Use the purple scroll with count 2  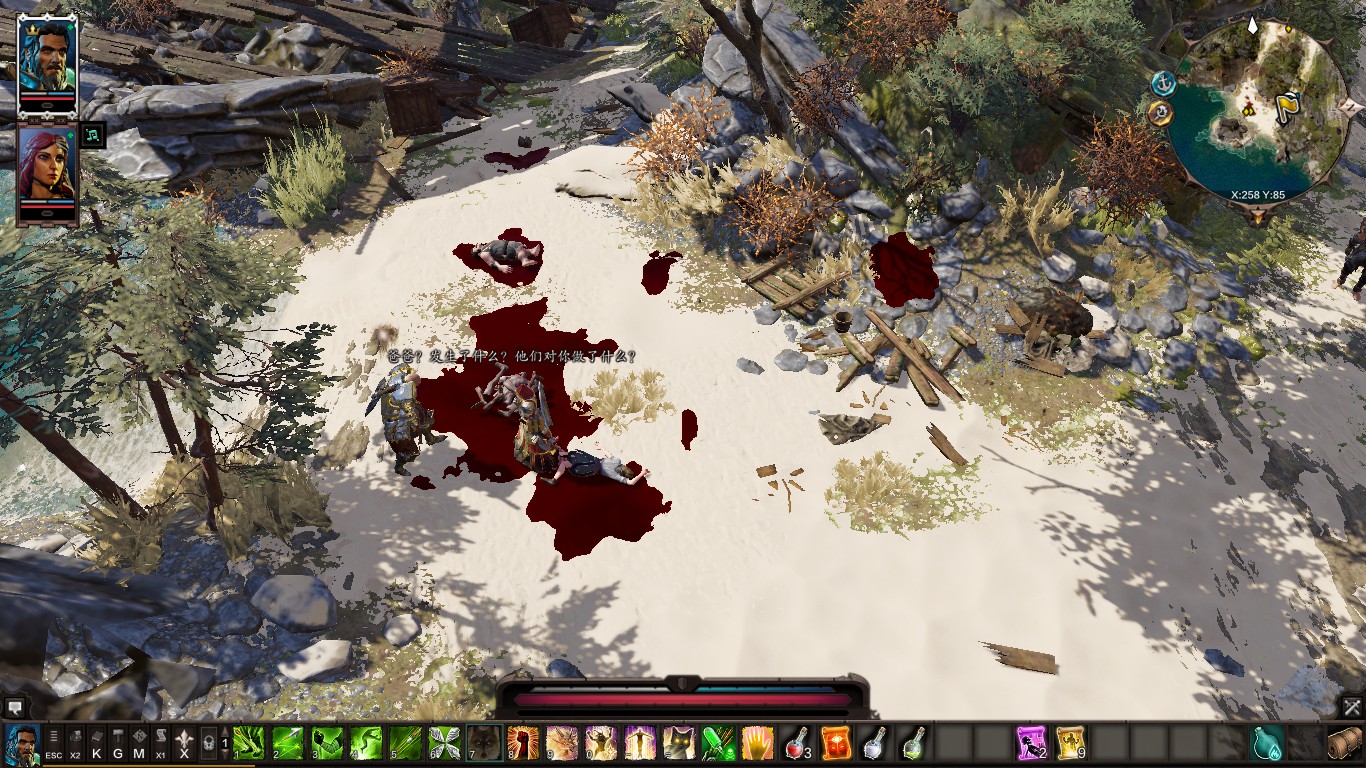point(1031,744)
